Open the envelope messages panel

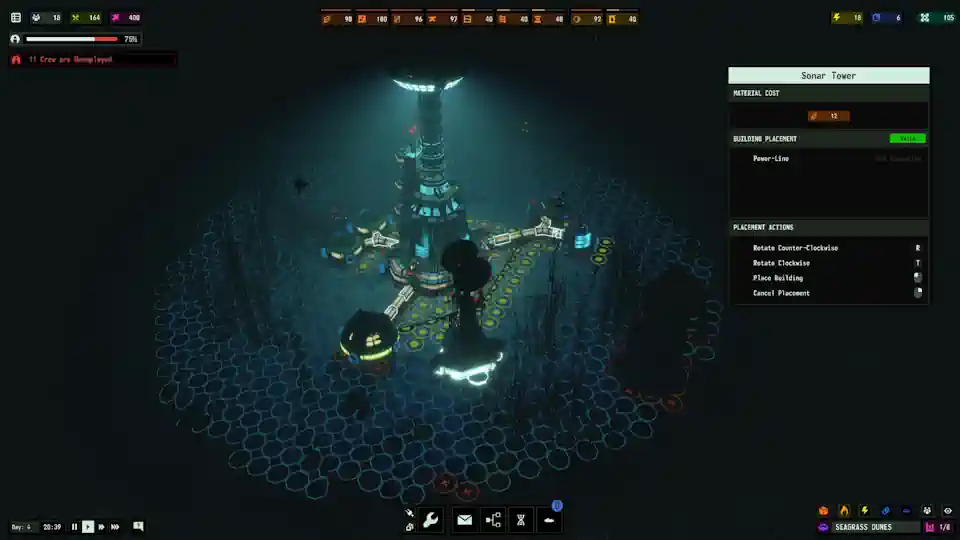464,519
